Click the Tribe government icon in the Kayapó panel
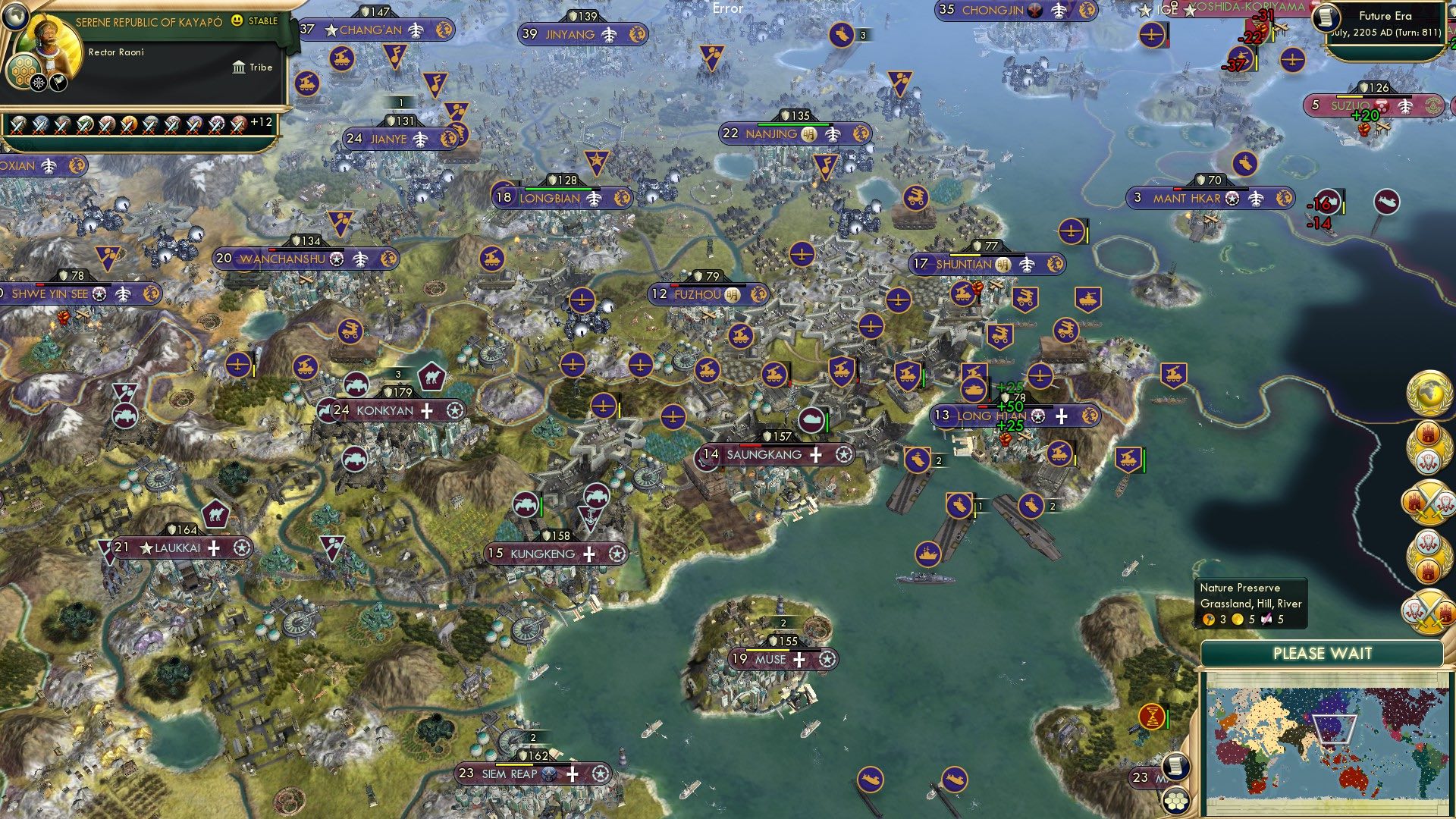Image resolution: width=1456 pixels, height=819 pixels. [x=239, y=67]
